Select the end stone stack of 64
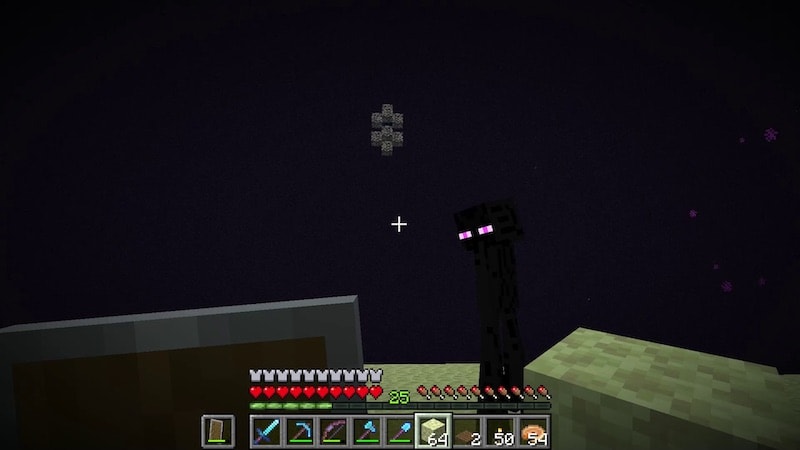 (x=434, y=431)
